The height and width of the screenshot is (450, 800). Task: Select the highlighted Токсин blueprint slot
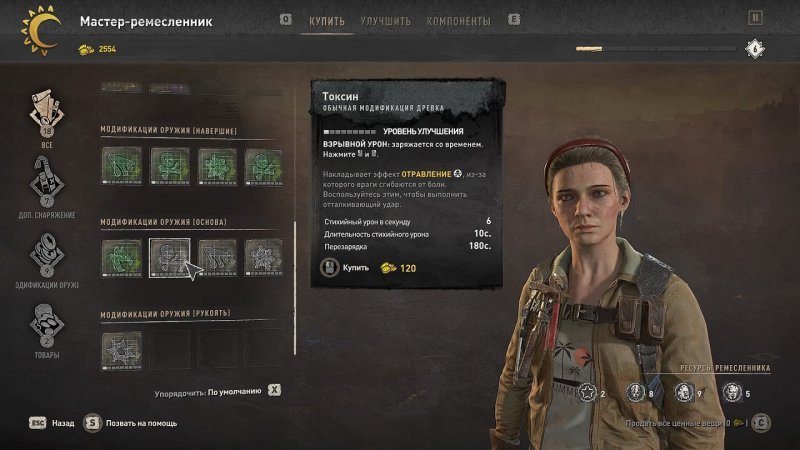tap(169, 257)
